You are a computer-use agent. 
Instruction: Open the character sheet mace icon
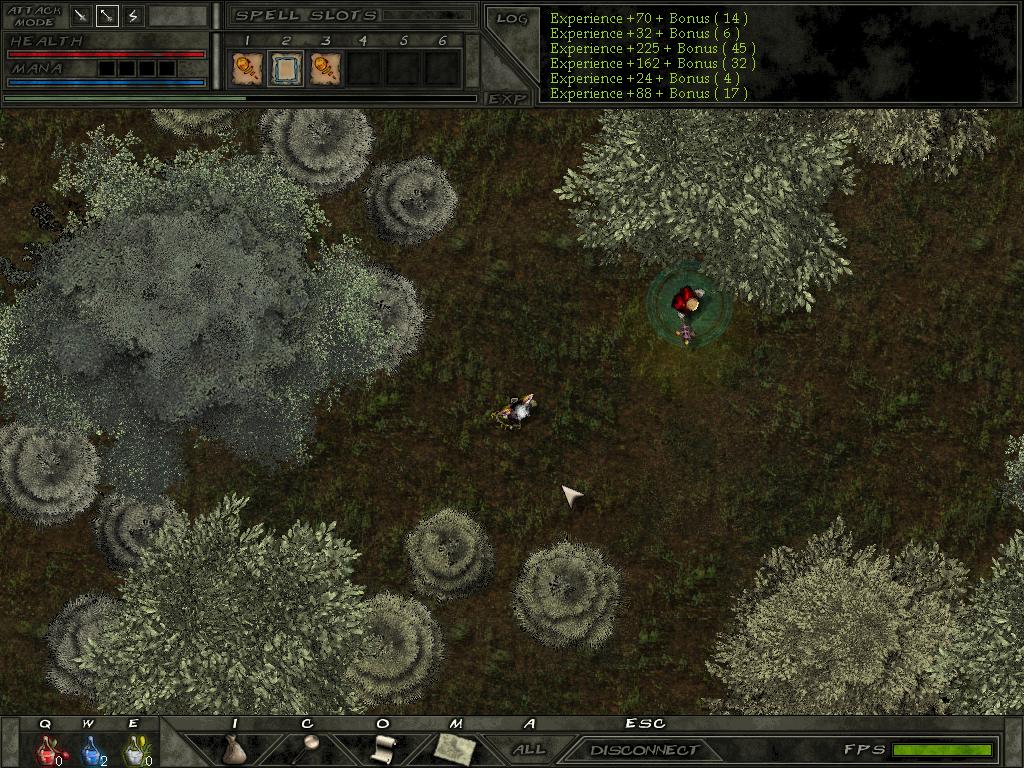point(308,749)
